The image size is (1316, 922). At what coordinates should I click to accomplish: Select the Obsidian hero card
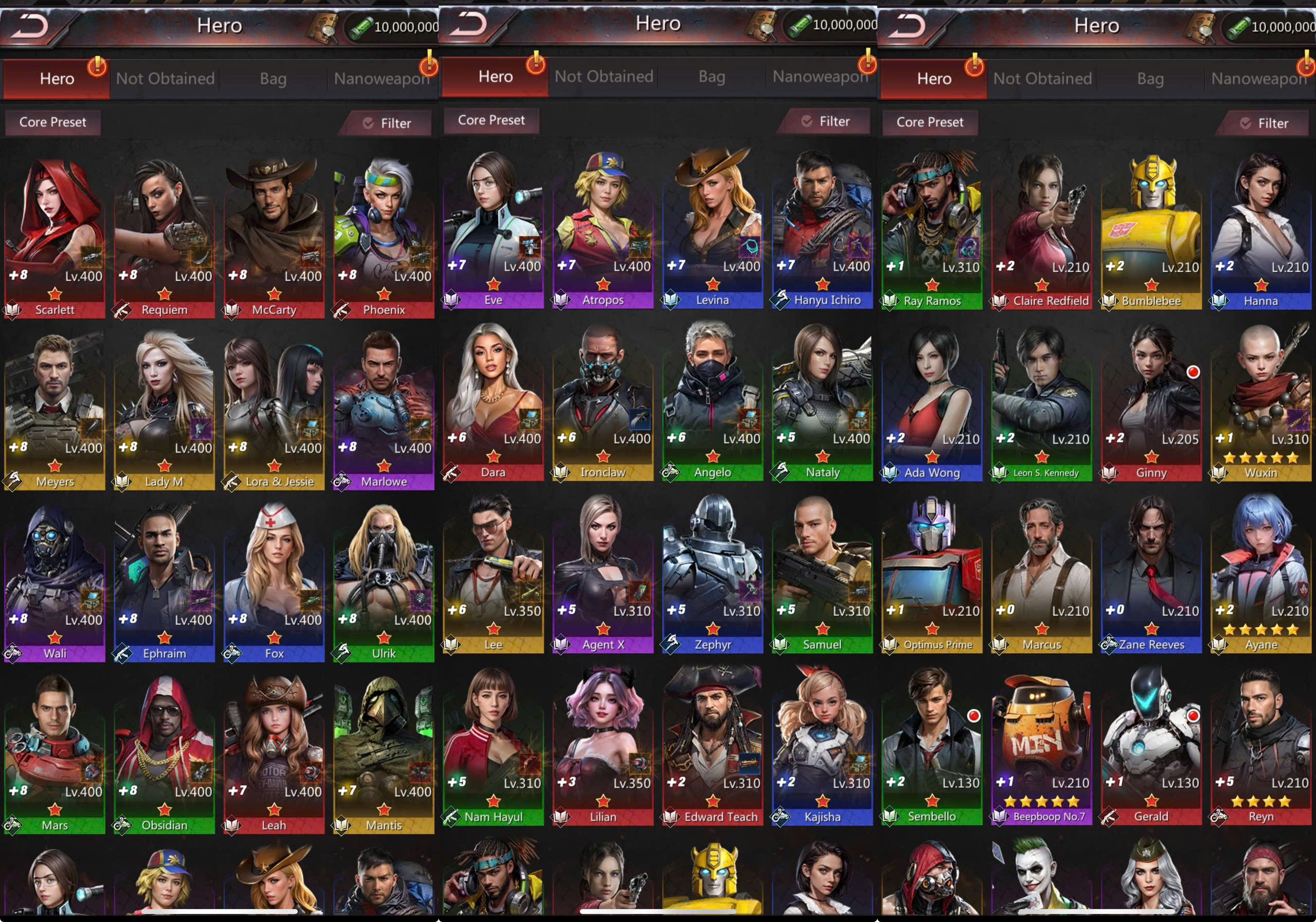click(x=164, y=751)
